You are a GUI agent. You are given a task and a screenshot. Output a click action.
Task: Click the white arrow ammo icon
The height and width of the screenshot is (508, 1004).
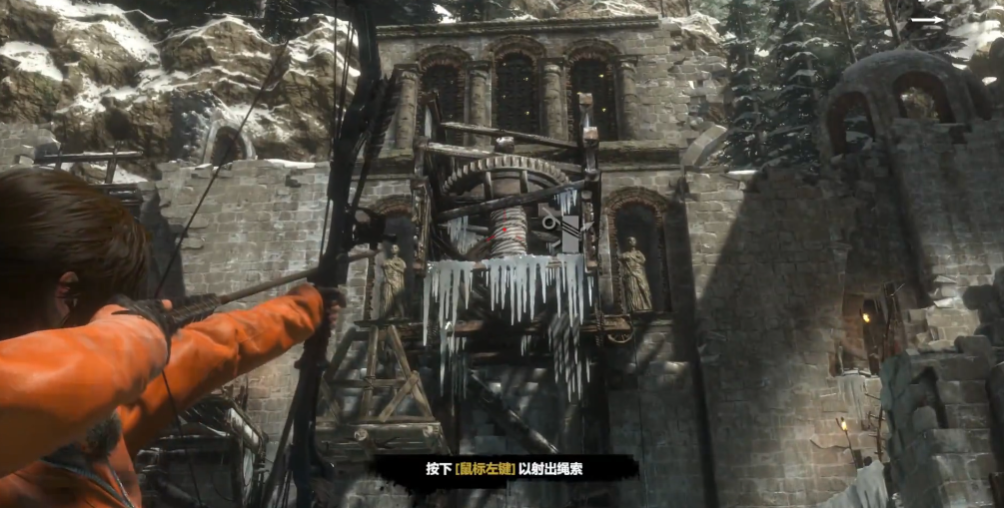927,18
